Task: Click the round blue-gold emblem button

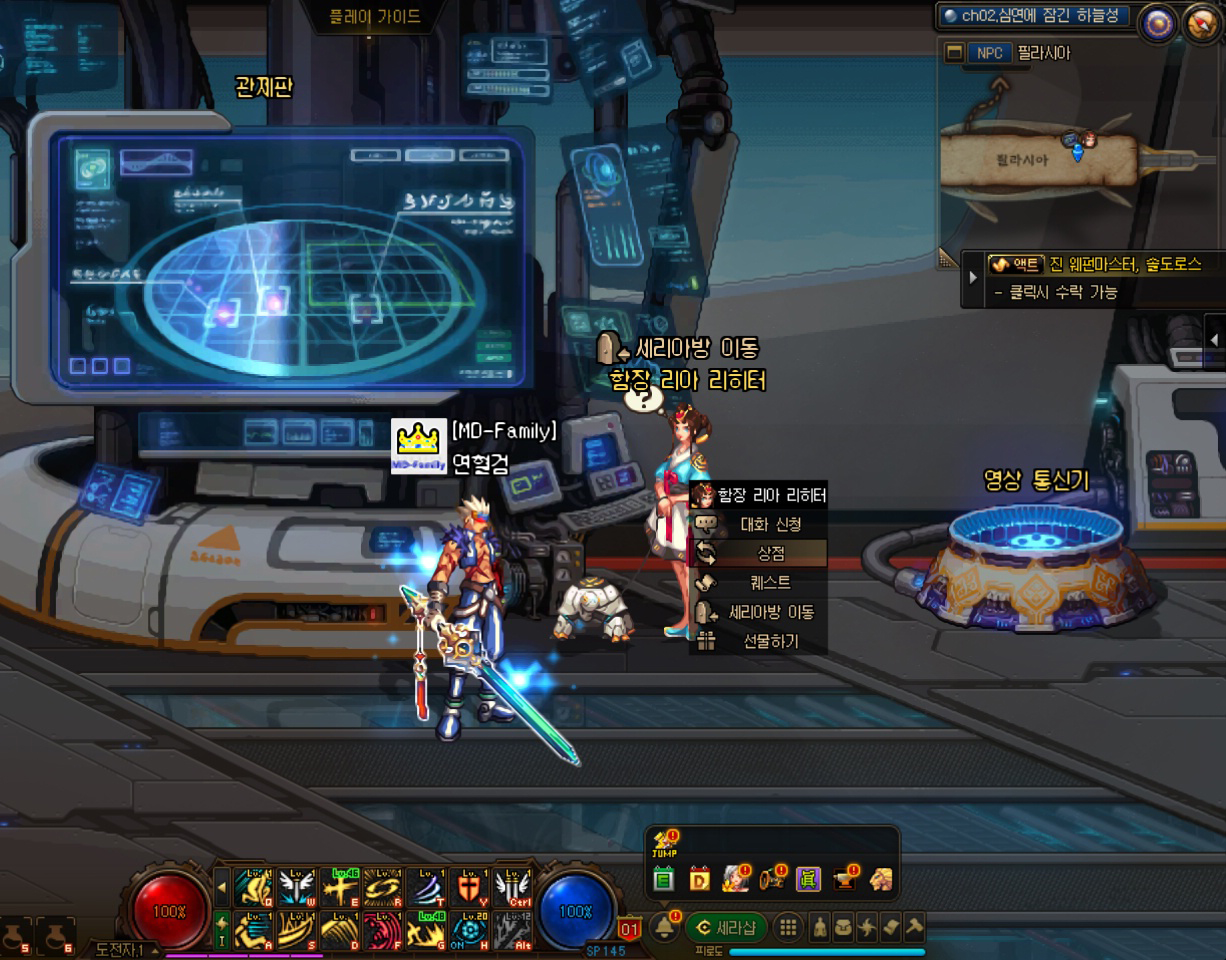Action: tap(1158, 24)
